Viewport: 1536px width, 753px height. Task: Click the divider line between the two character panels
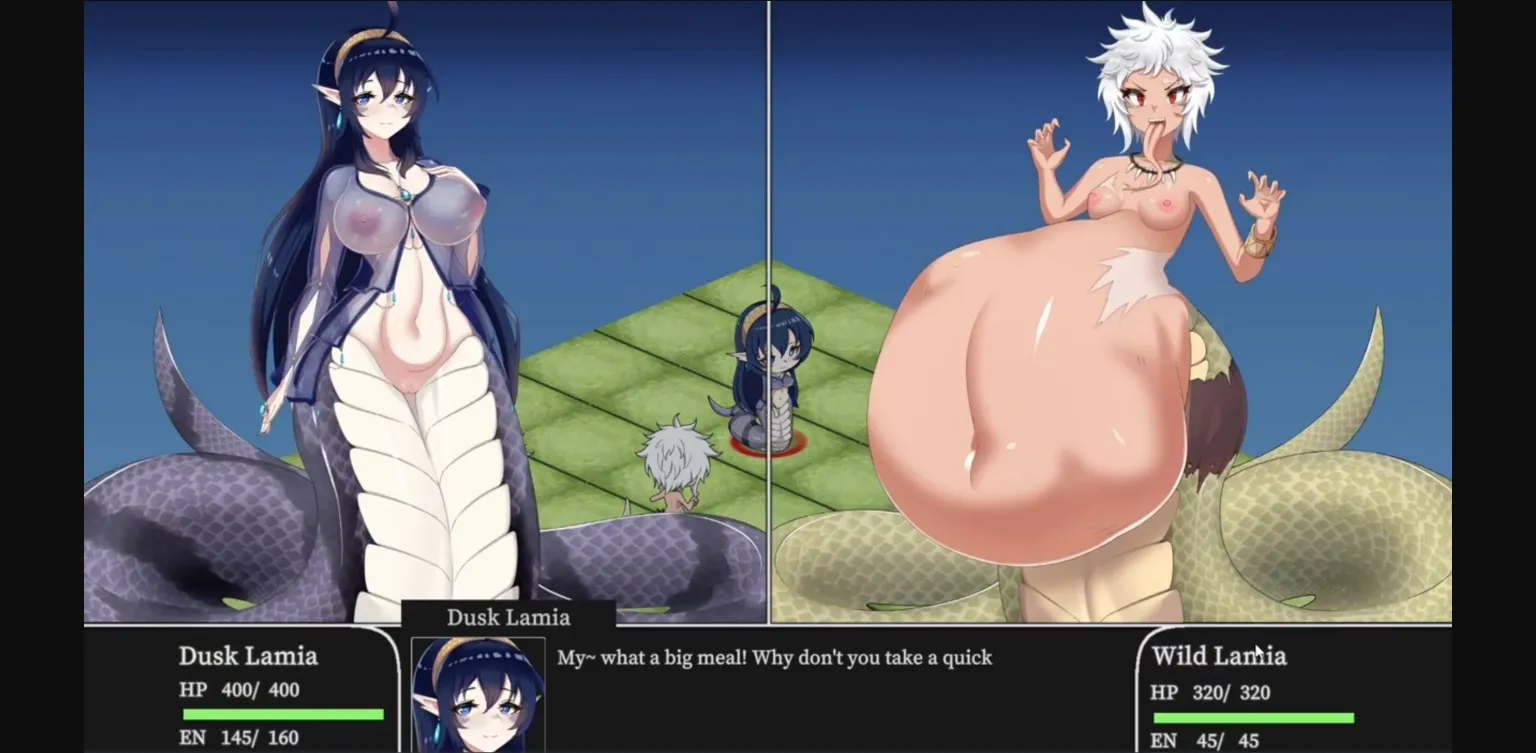coord(768,300)
